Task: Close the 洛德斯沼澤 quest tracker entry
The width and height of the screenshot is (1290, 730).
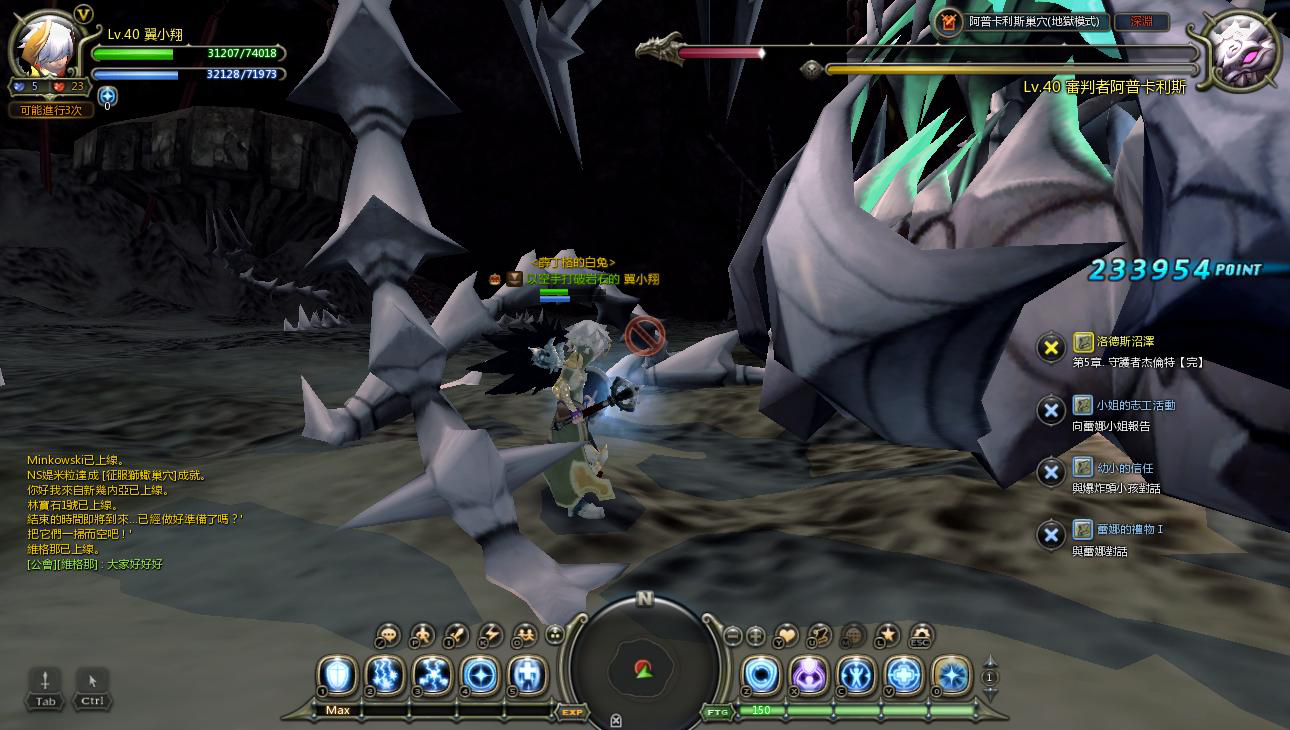Action: 1051,348
